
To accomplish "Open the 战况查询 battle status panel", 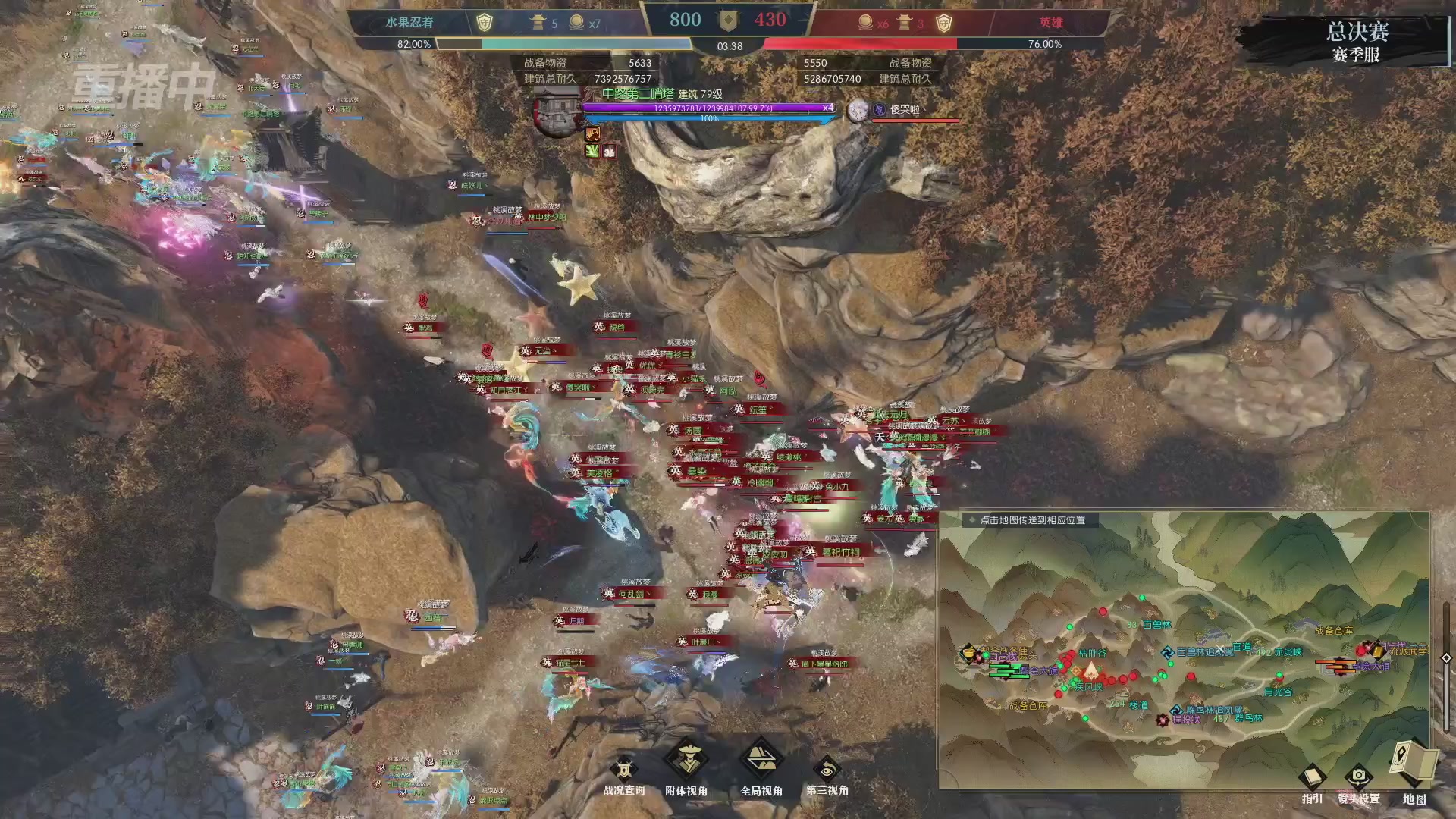I will (623, 773).
